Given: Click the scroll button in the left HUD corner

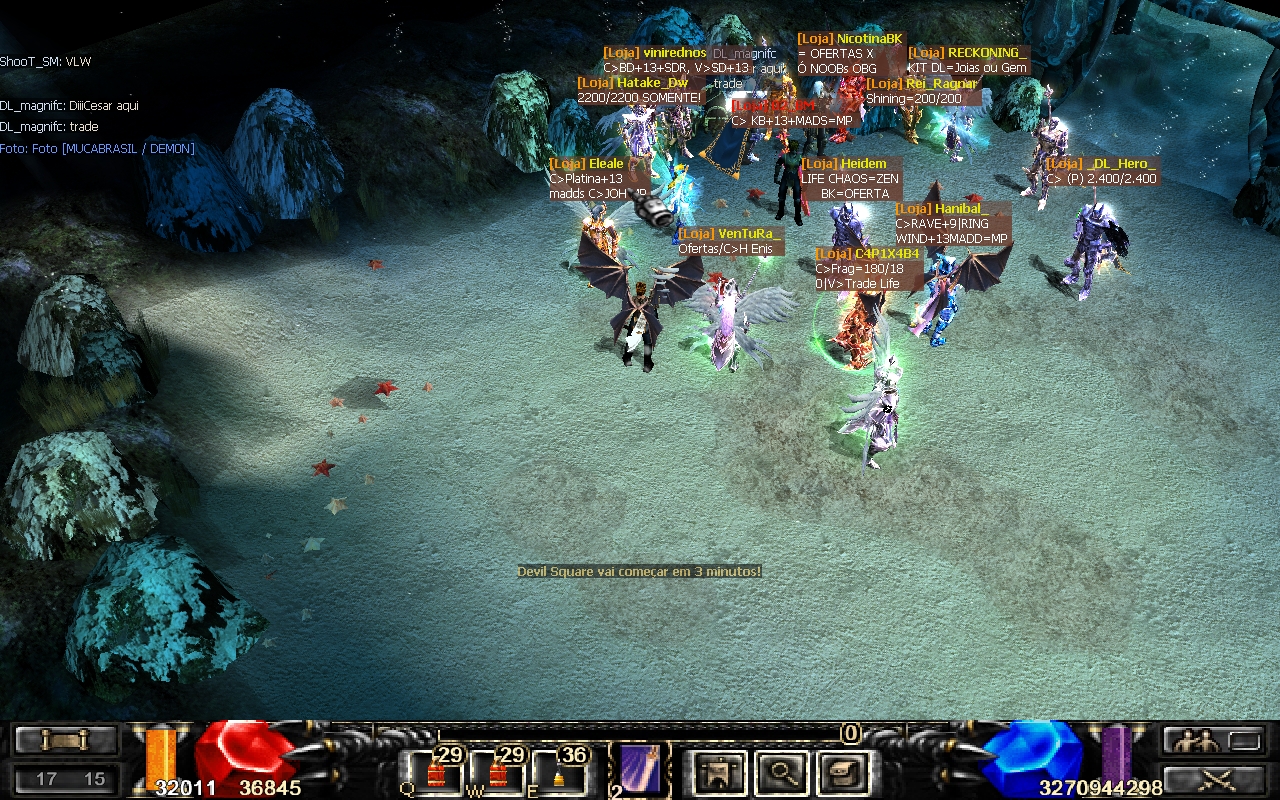Looking at the screenshot, I should click(65, 740).
